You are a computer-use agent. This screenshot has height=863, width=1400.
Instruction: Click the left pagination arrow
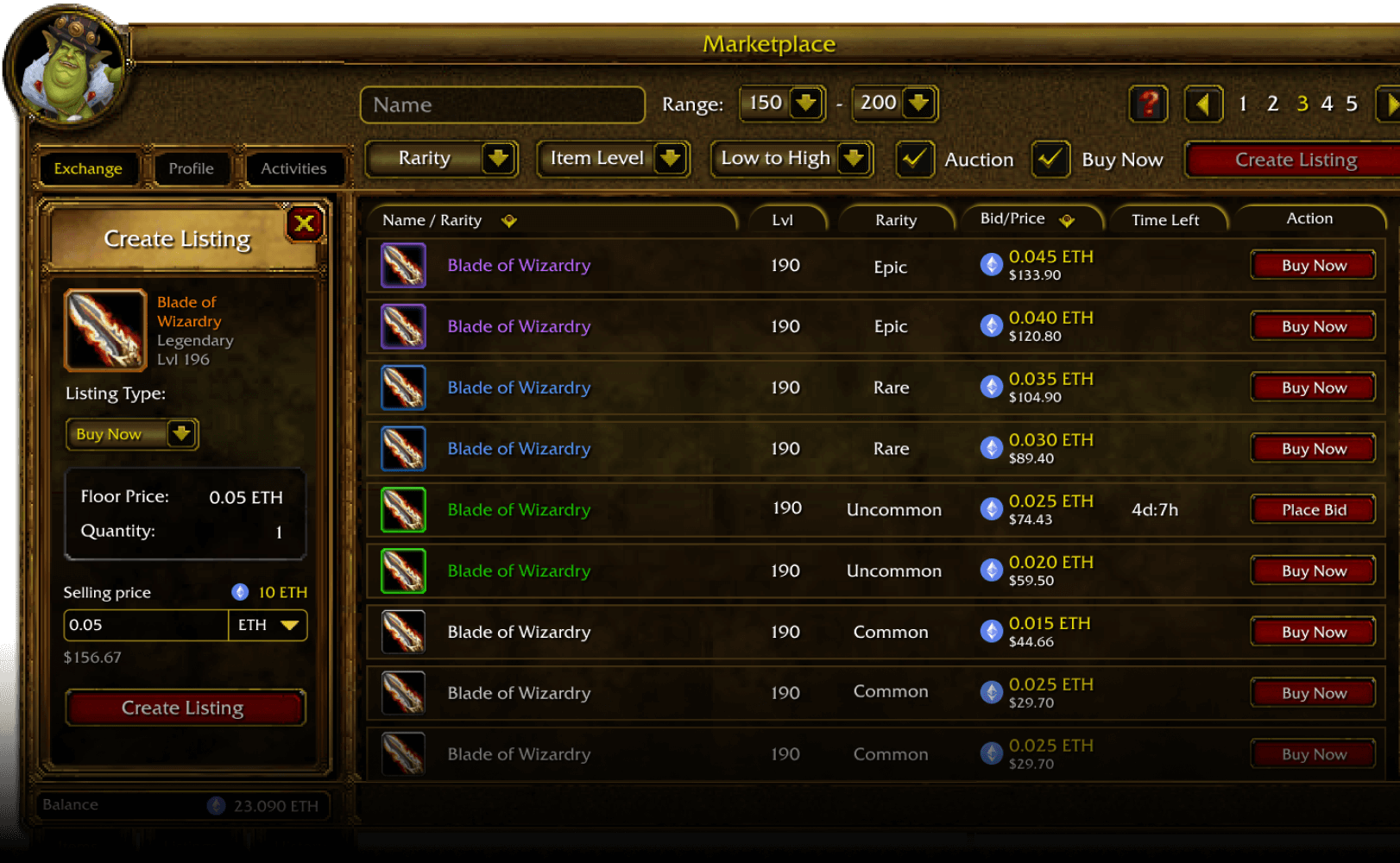coord(1203,104)
